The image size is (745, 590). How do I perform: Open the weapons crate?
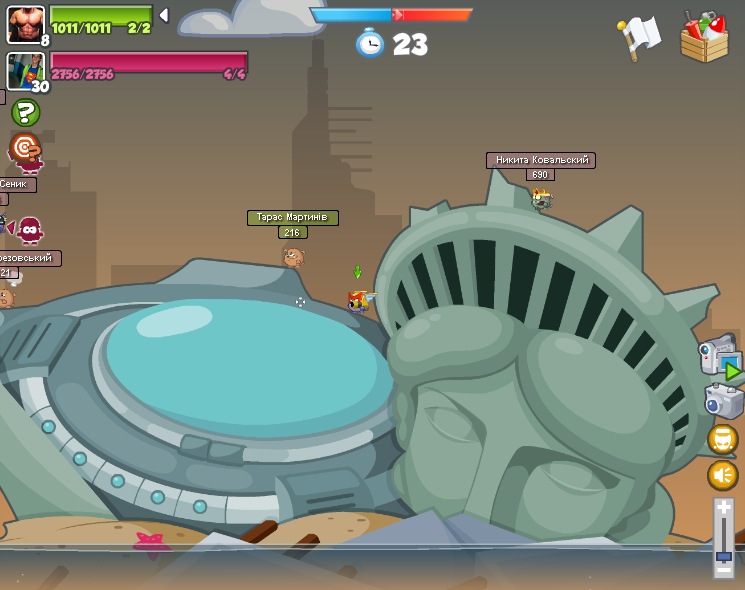(704, 39)
